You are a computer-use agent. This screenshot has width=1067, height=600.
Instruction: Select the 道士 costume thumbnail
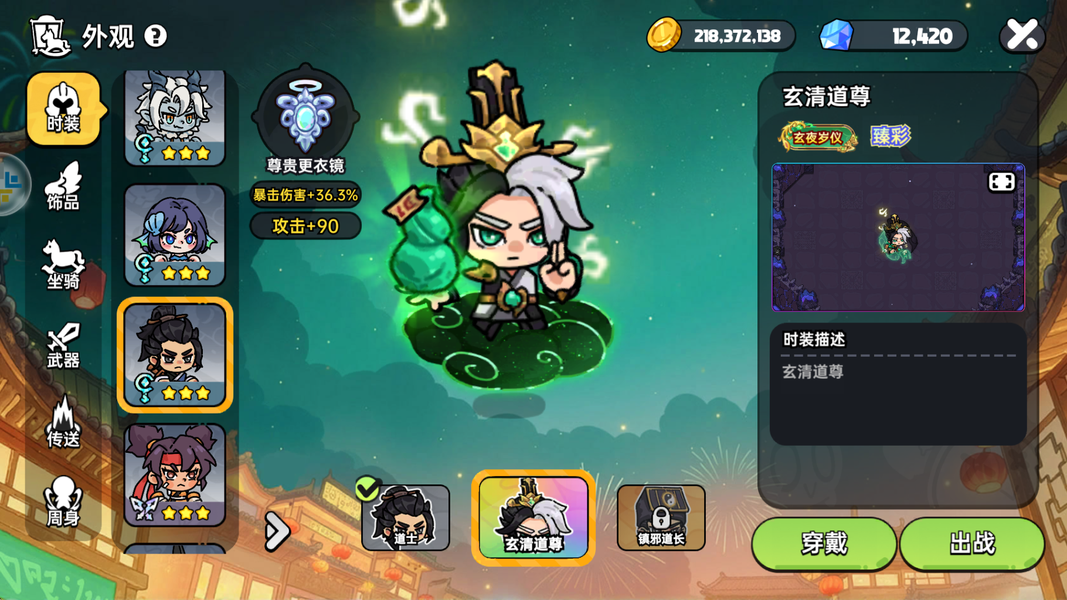(405, 517)
